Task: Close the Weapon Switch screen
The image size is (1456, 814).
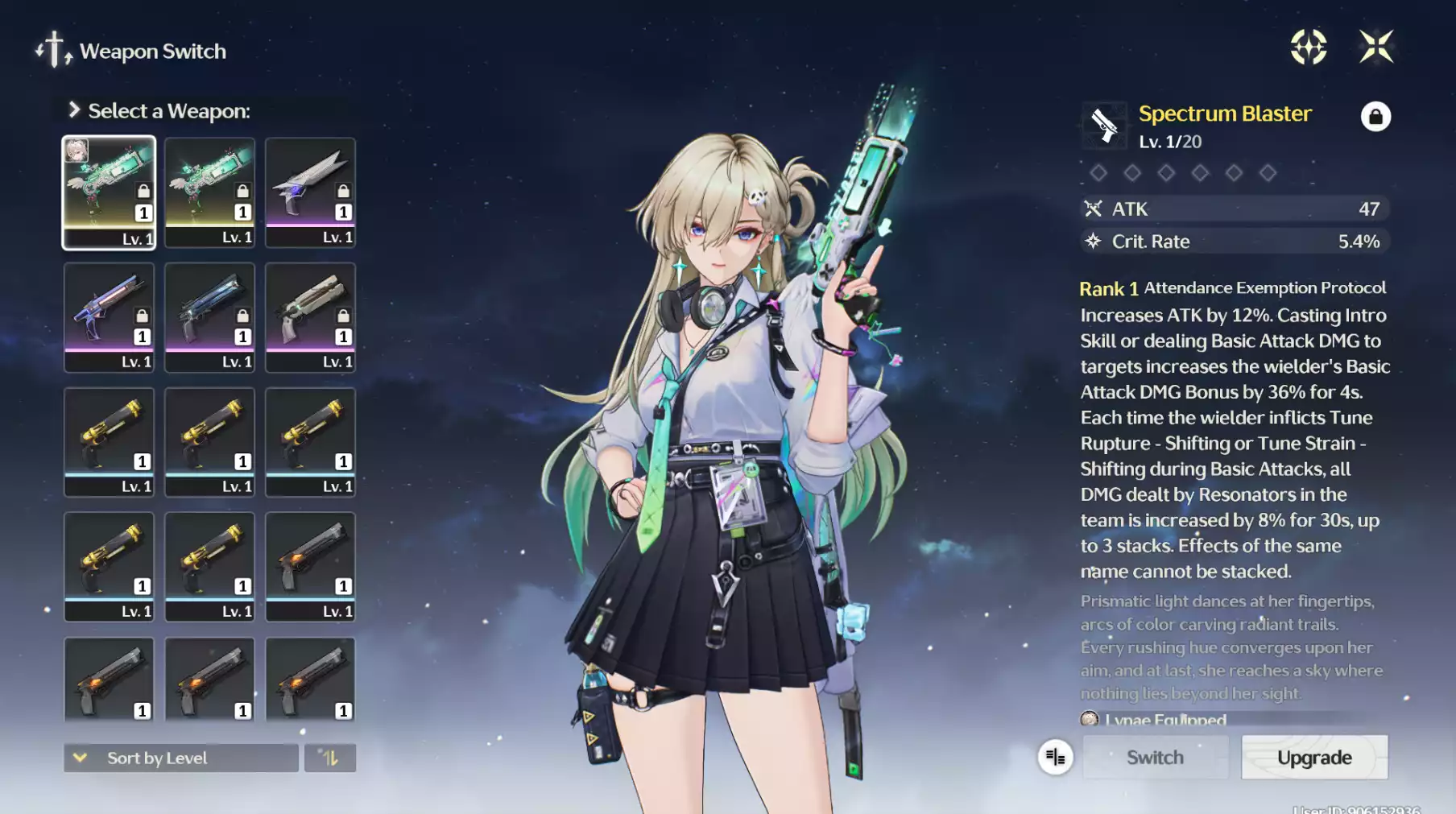Action: click(1375, 47)
